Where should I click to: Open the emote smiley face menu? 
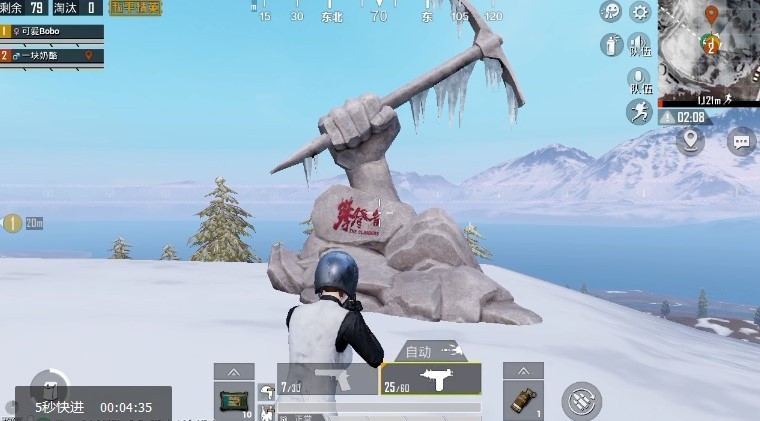pyautogui.click(x=610, y=12)
